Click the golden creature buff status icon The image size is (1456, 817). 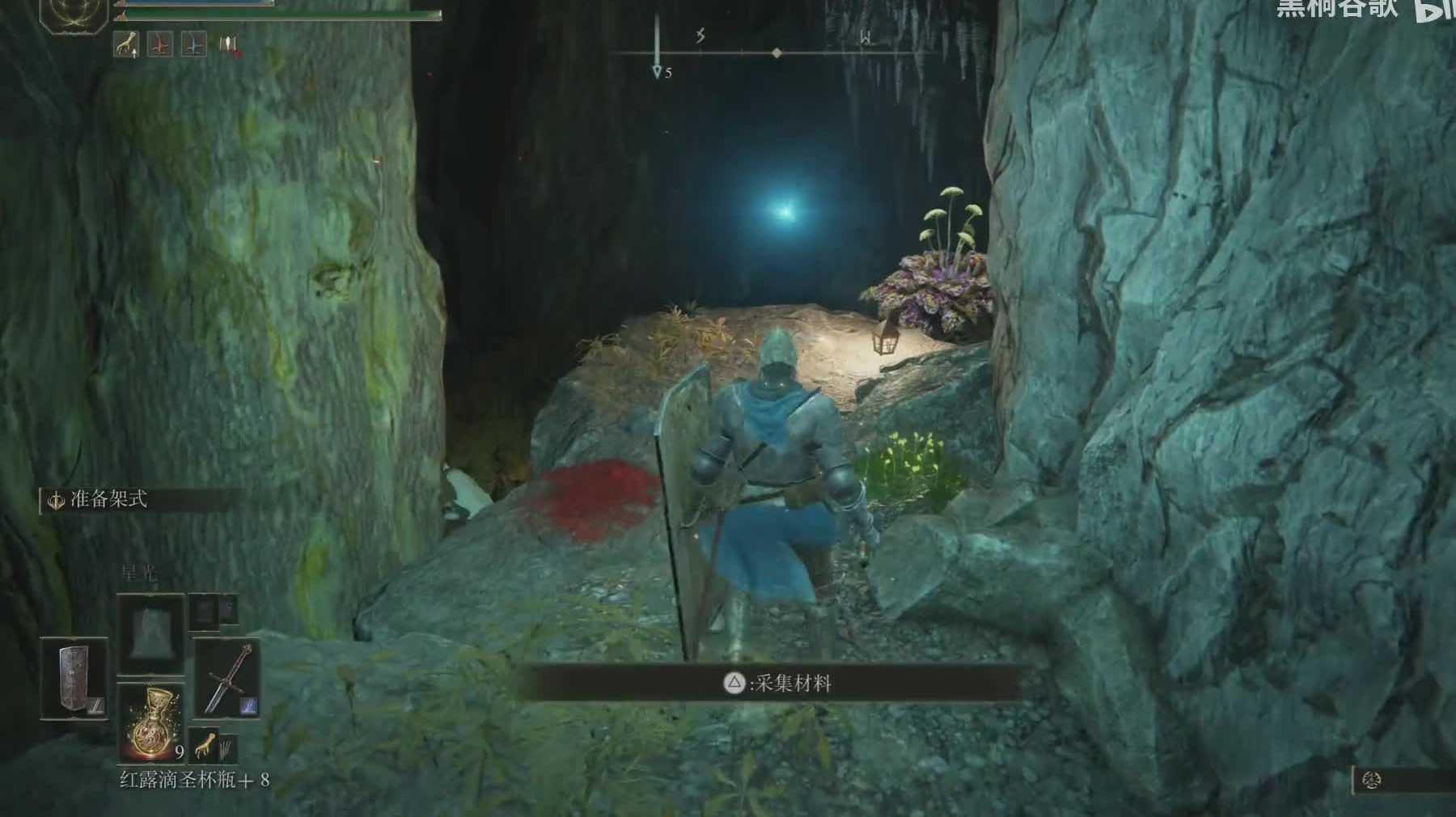click(126, 44)
